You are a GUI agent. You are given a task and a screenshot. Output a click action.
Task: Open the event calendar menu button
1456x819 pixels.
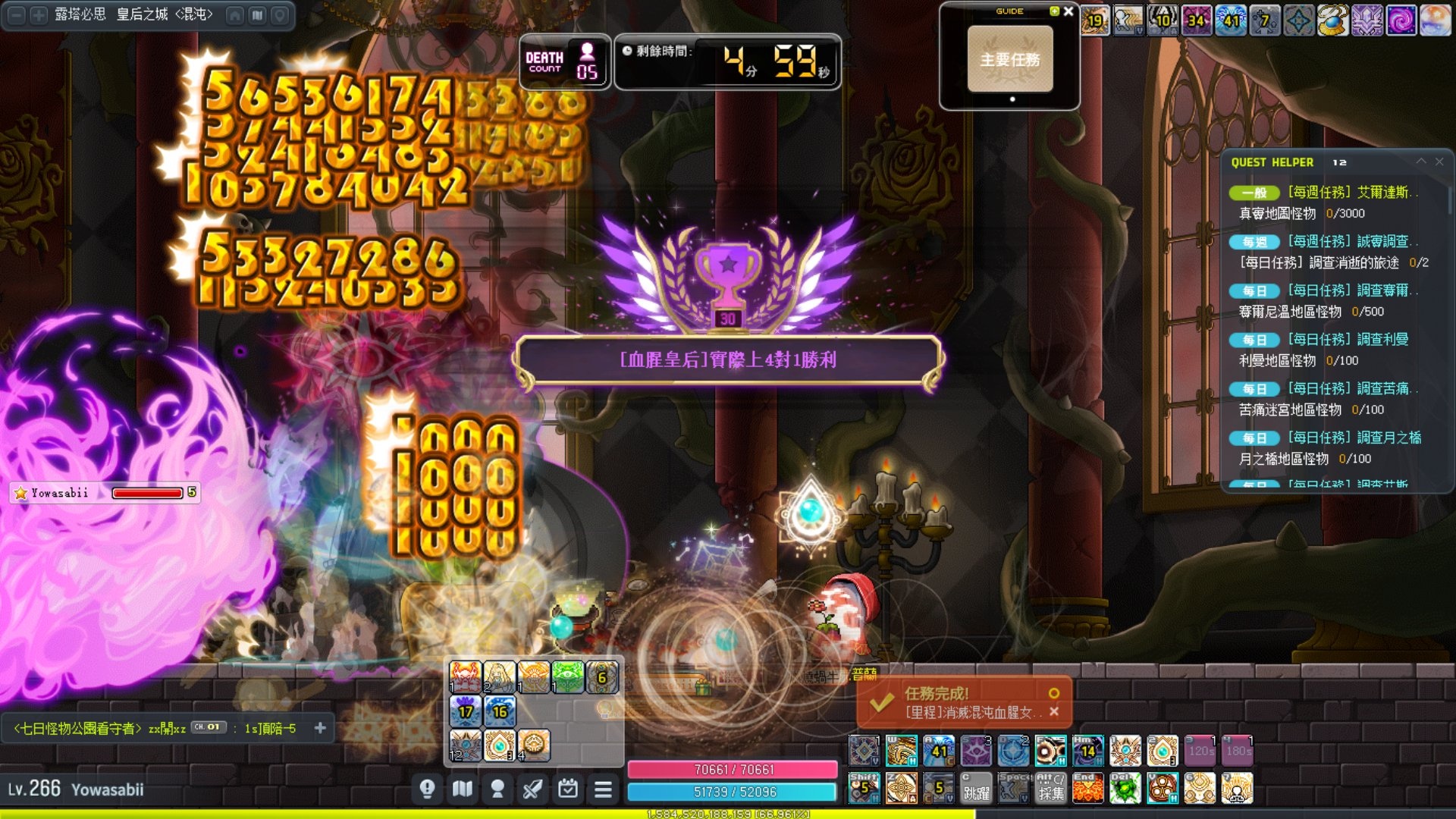(x=568, y=789)
